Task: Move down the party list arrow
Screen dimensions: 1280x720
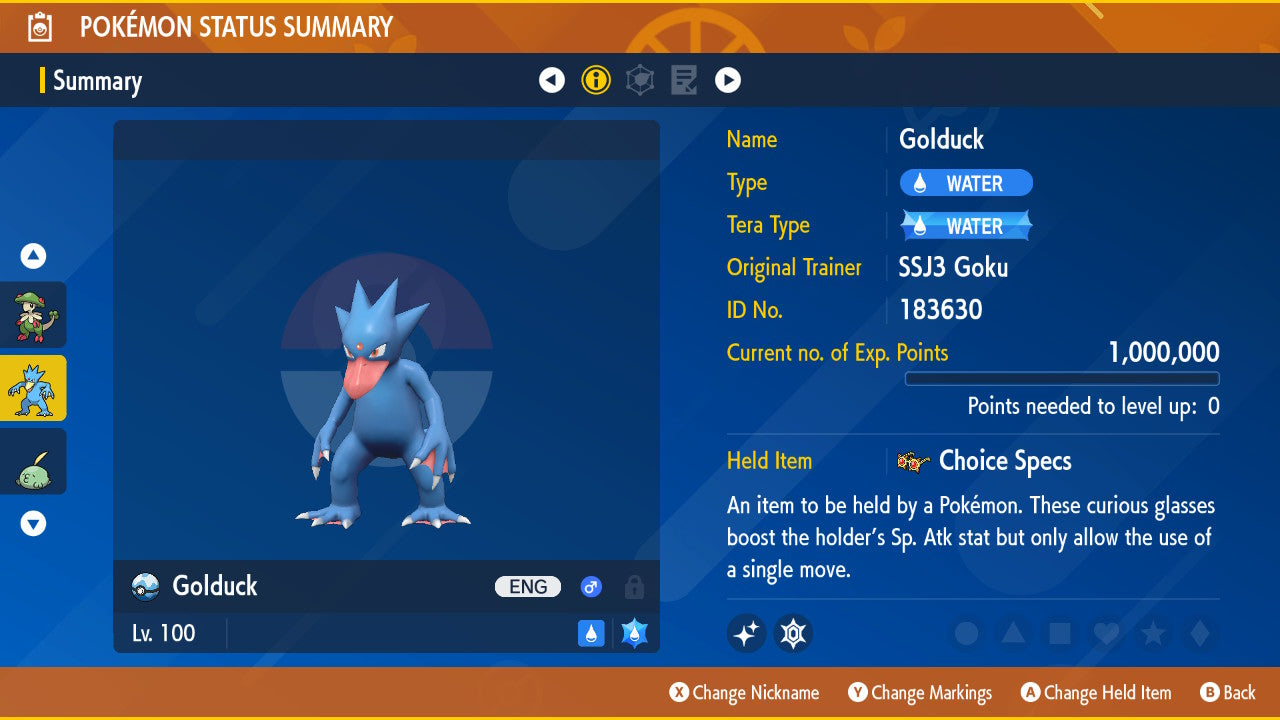Action: tap(33, 523)
